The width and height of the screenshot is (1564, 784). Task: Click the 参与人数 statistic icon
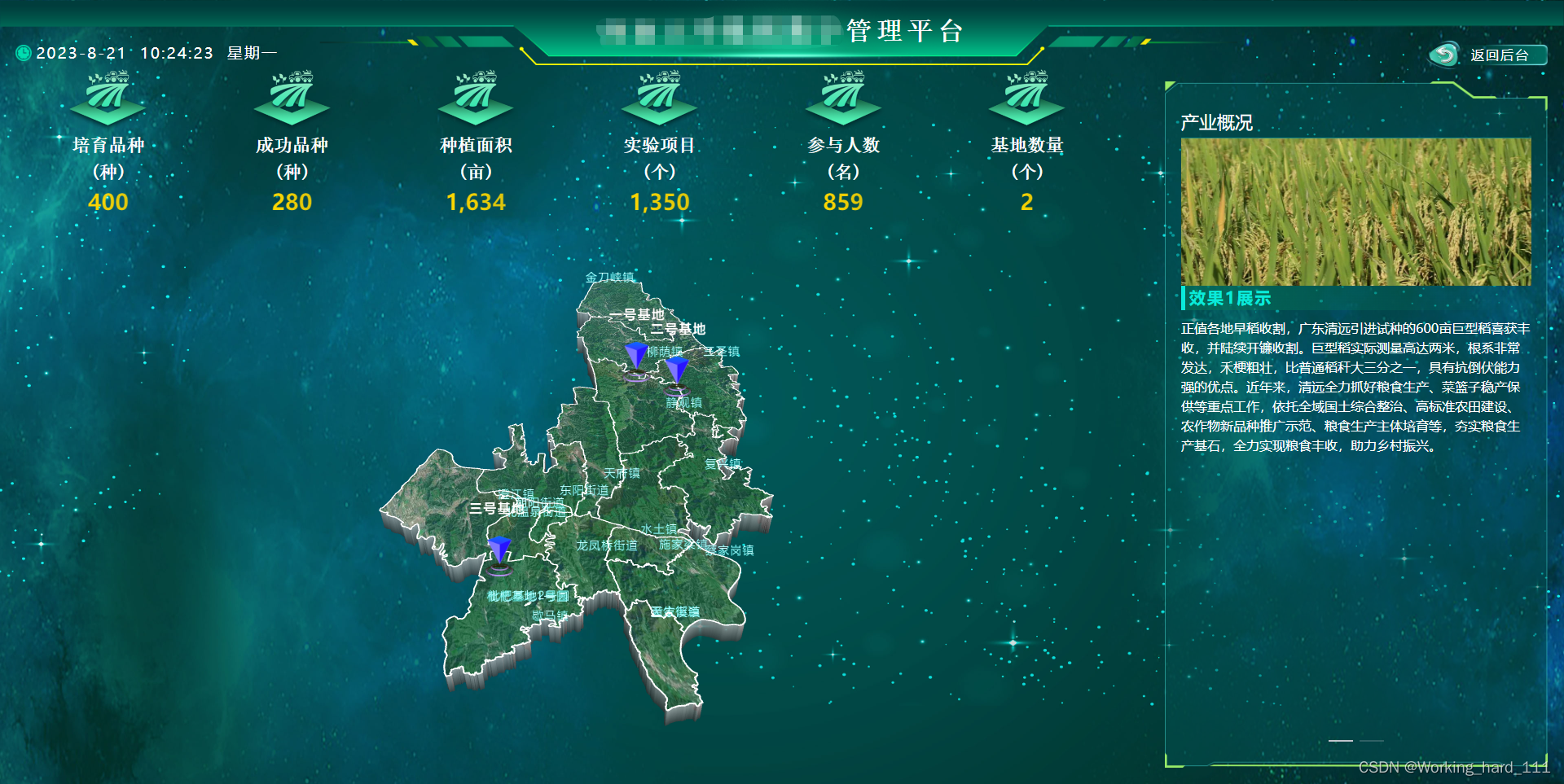point(844,99)
